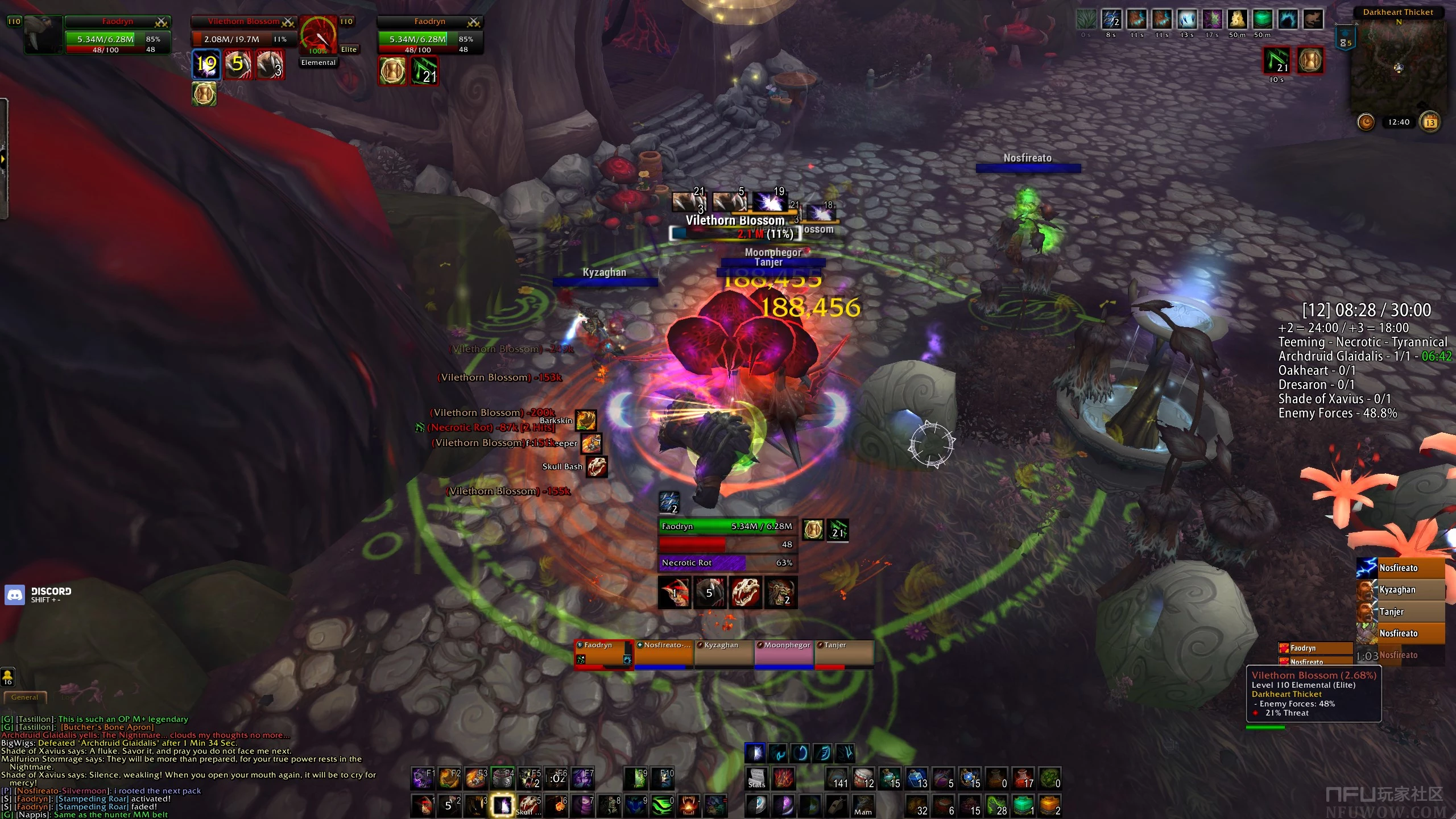Open the Stats scroll button
The image size is (1456, 819).
pyautogui.click(x=756, y=777)
